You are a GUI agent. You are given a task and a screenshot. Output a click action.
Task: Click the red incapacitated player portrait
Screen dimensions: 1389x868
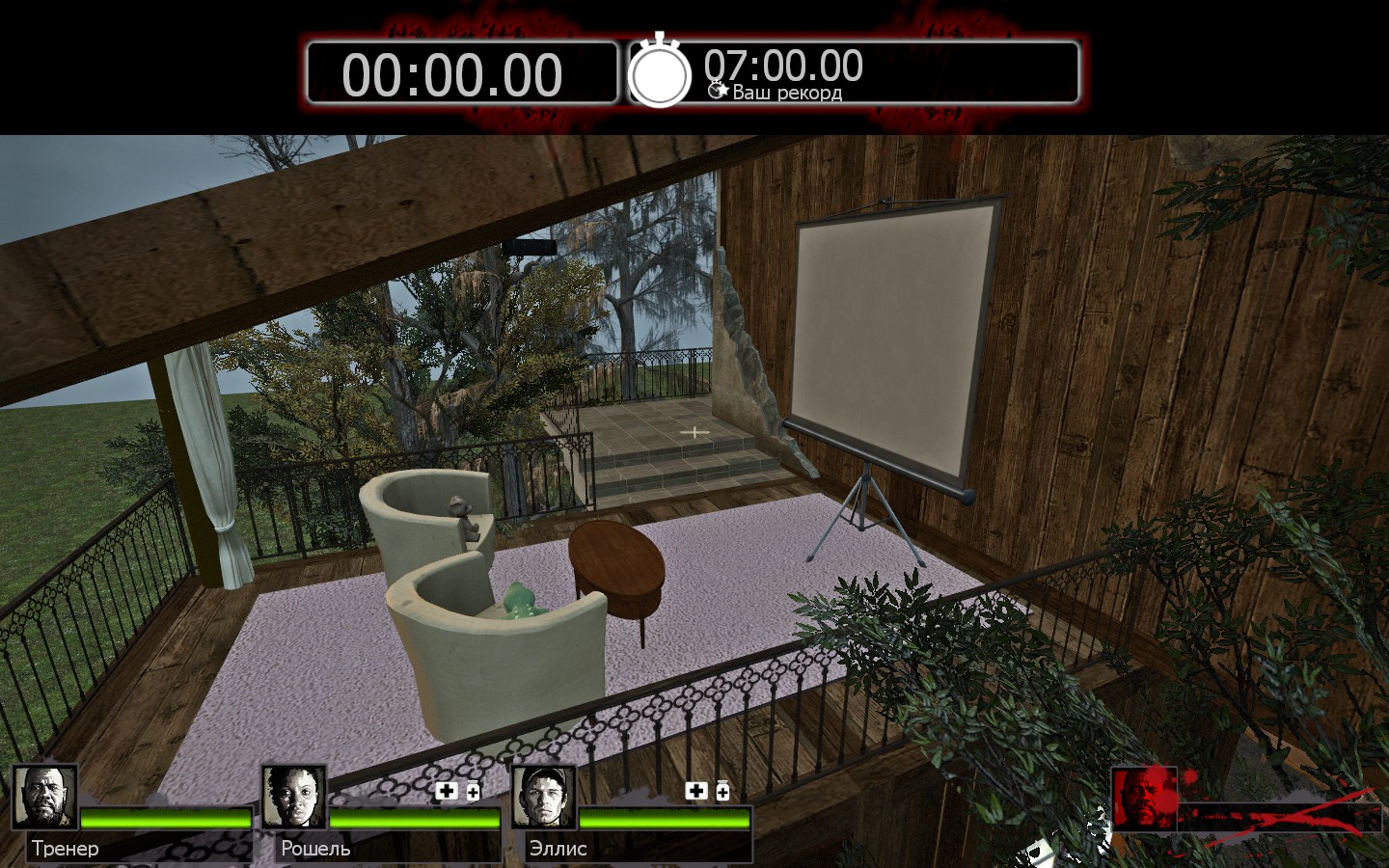coord(1144,799)
